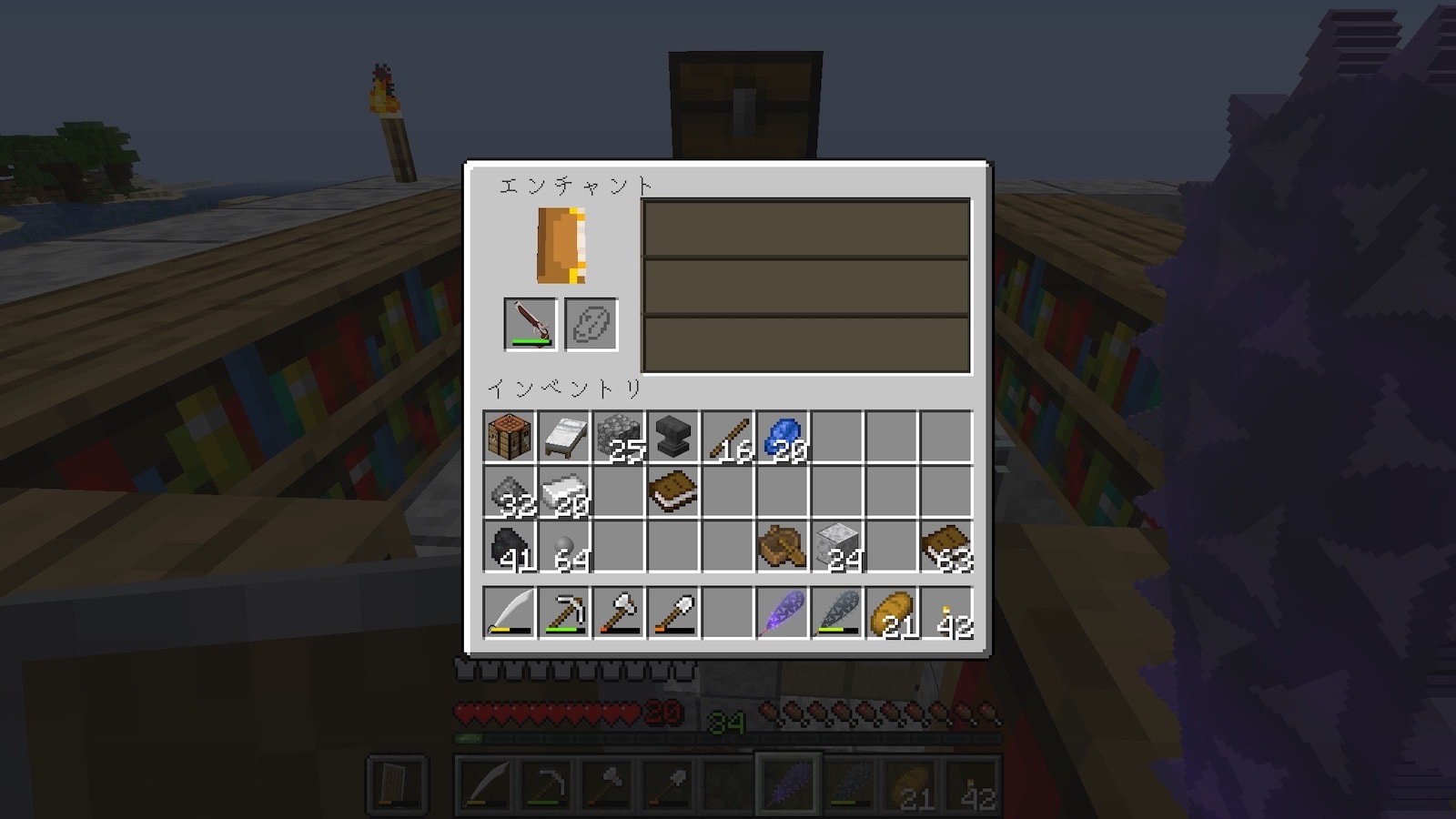Select the 20 iron ingots
The width and height of the screenshot is (1456, 819).
coord(564,492)
